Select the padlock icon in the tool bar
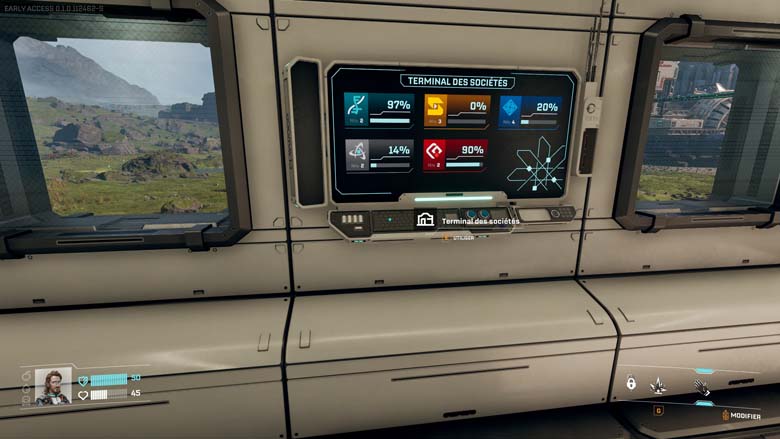Image resolution: width=780 pixels, height=439 pixels. click(x=631, y=382)
